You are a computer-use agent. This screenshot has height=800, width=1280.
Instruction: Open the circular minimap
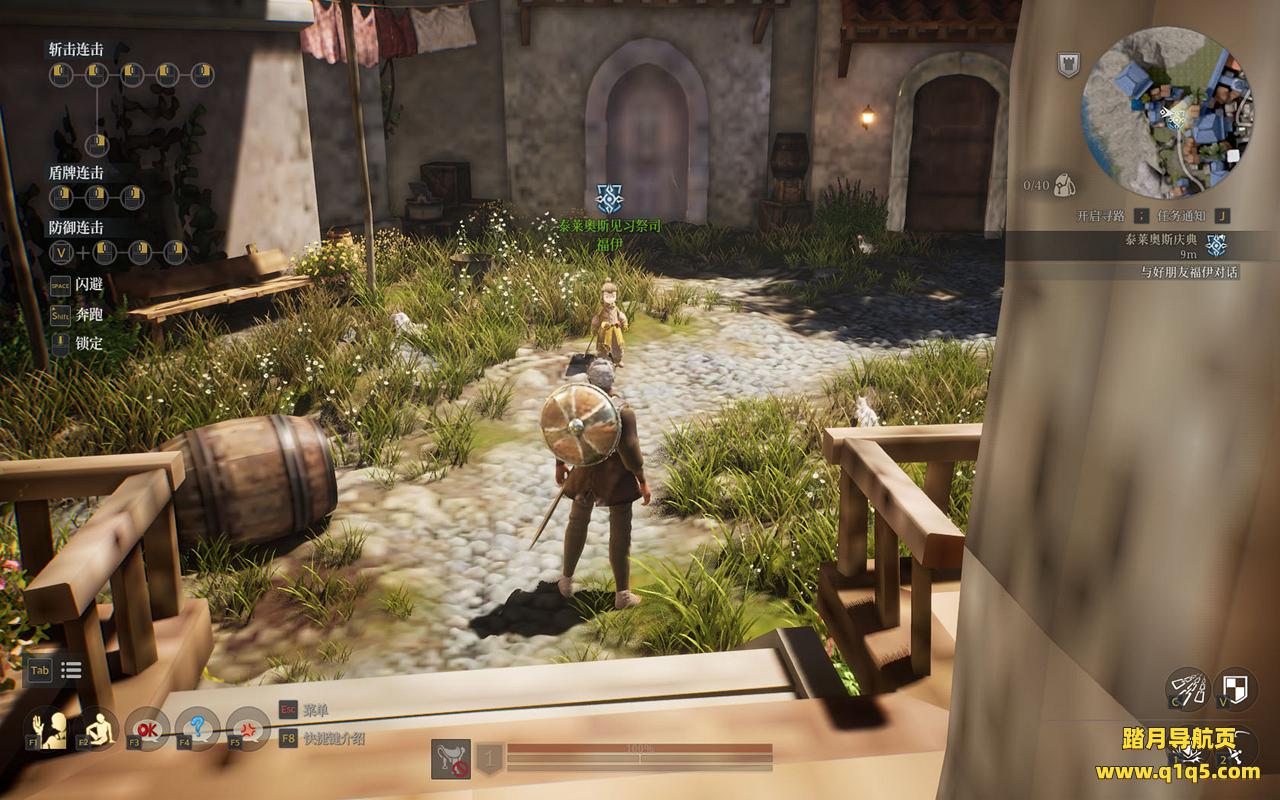pyautogui.click(x=1167, y=113)
